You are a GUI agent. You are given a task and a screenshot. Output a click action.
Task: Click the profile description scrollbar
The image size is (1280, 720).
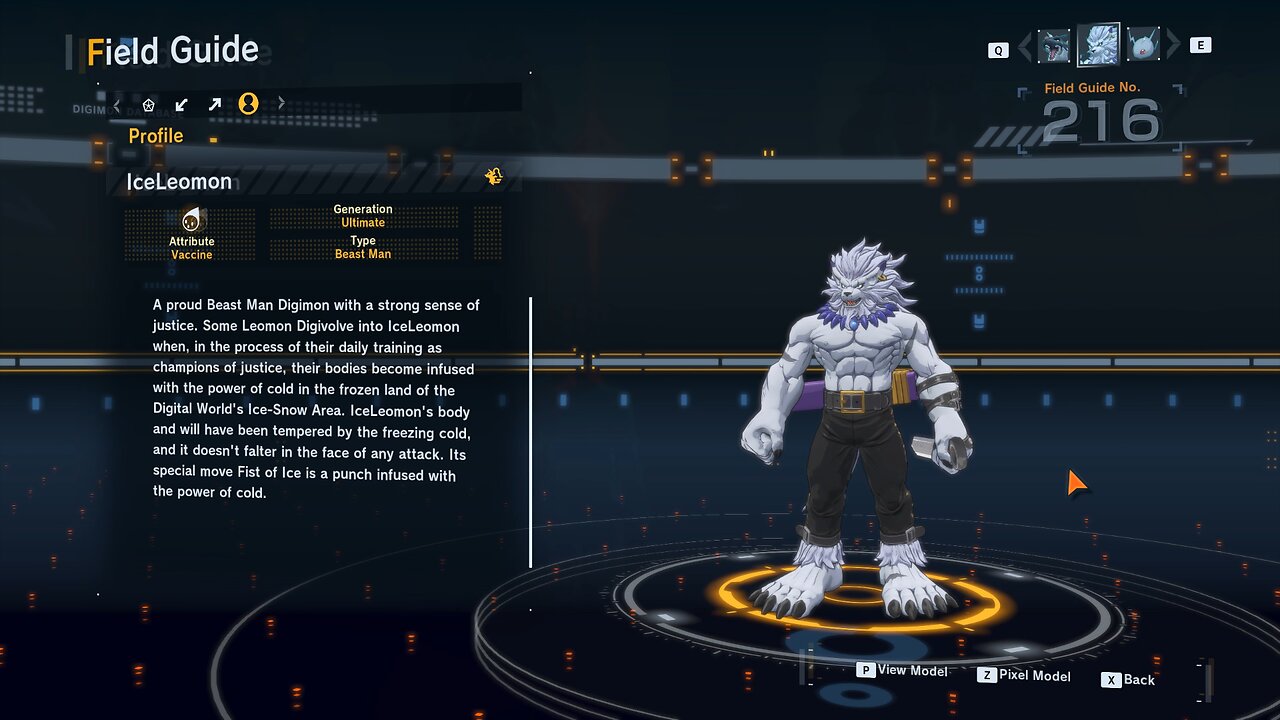coord(531,432)
